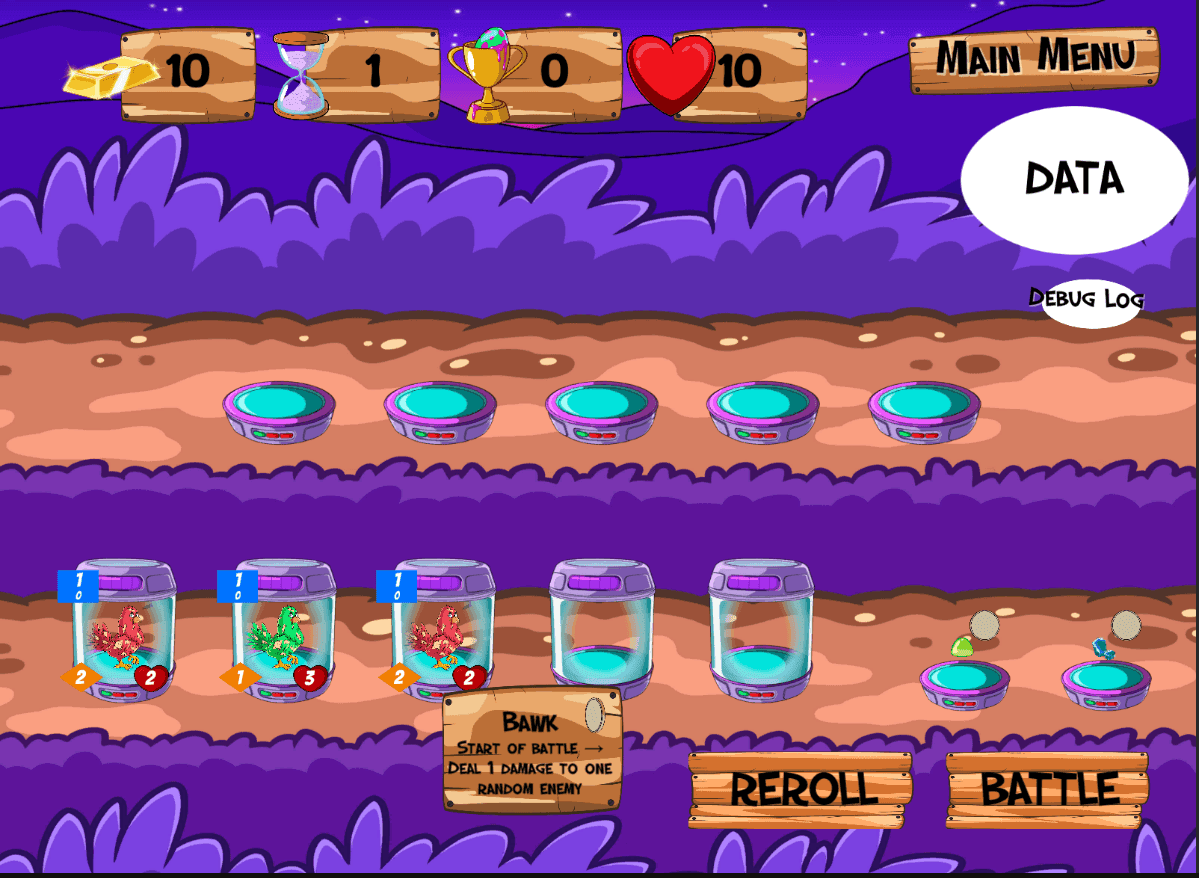
Task: Choose the blue crystal shop item
Action: [1104, 649]
